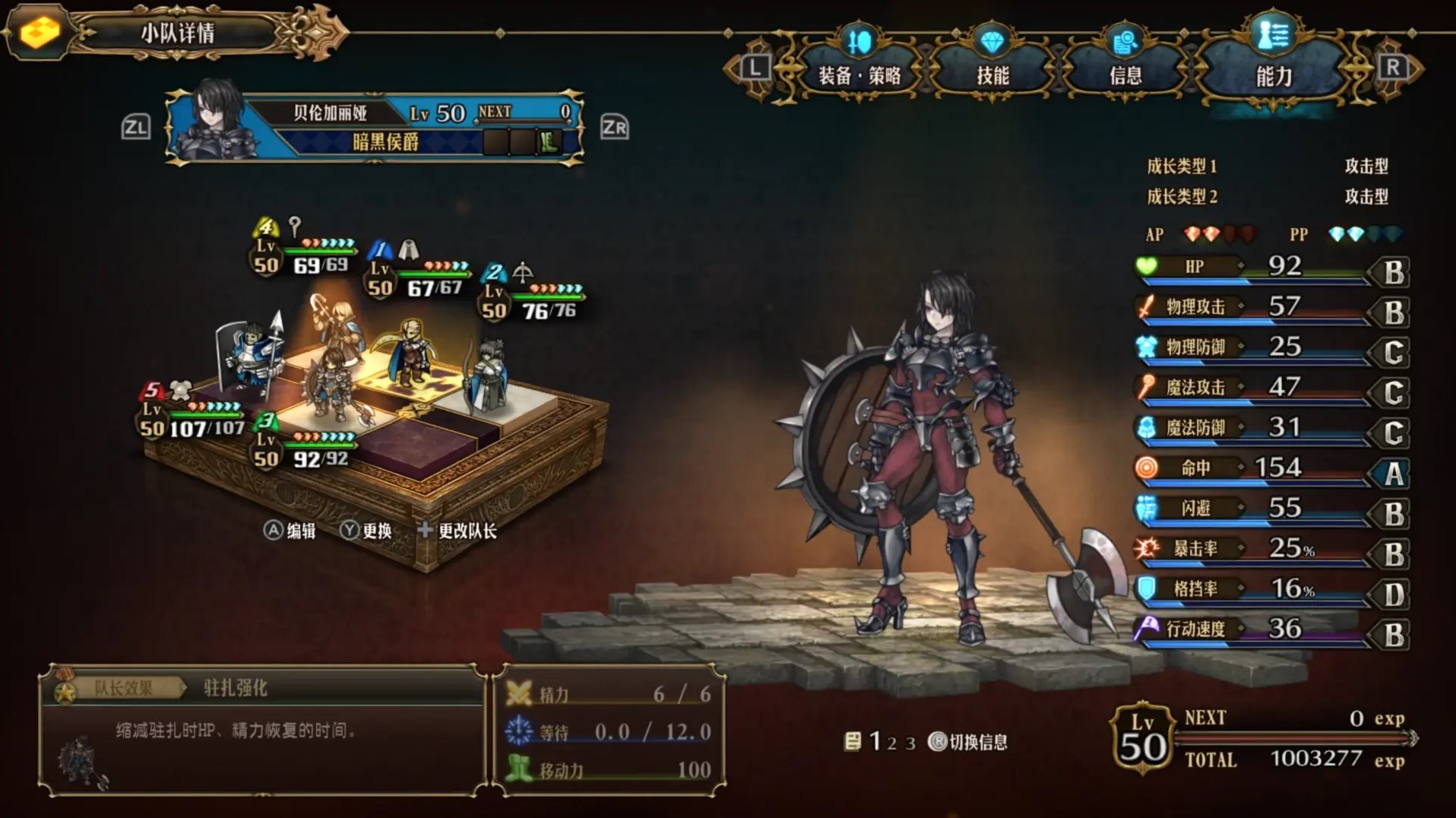Click the 小队详情 title banner

point(177,33)
